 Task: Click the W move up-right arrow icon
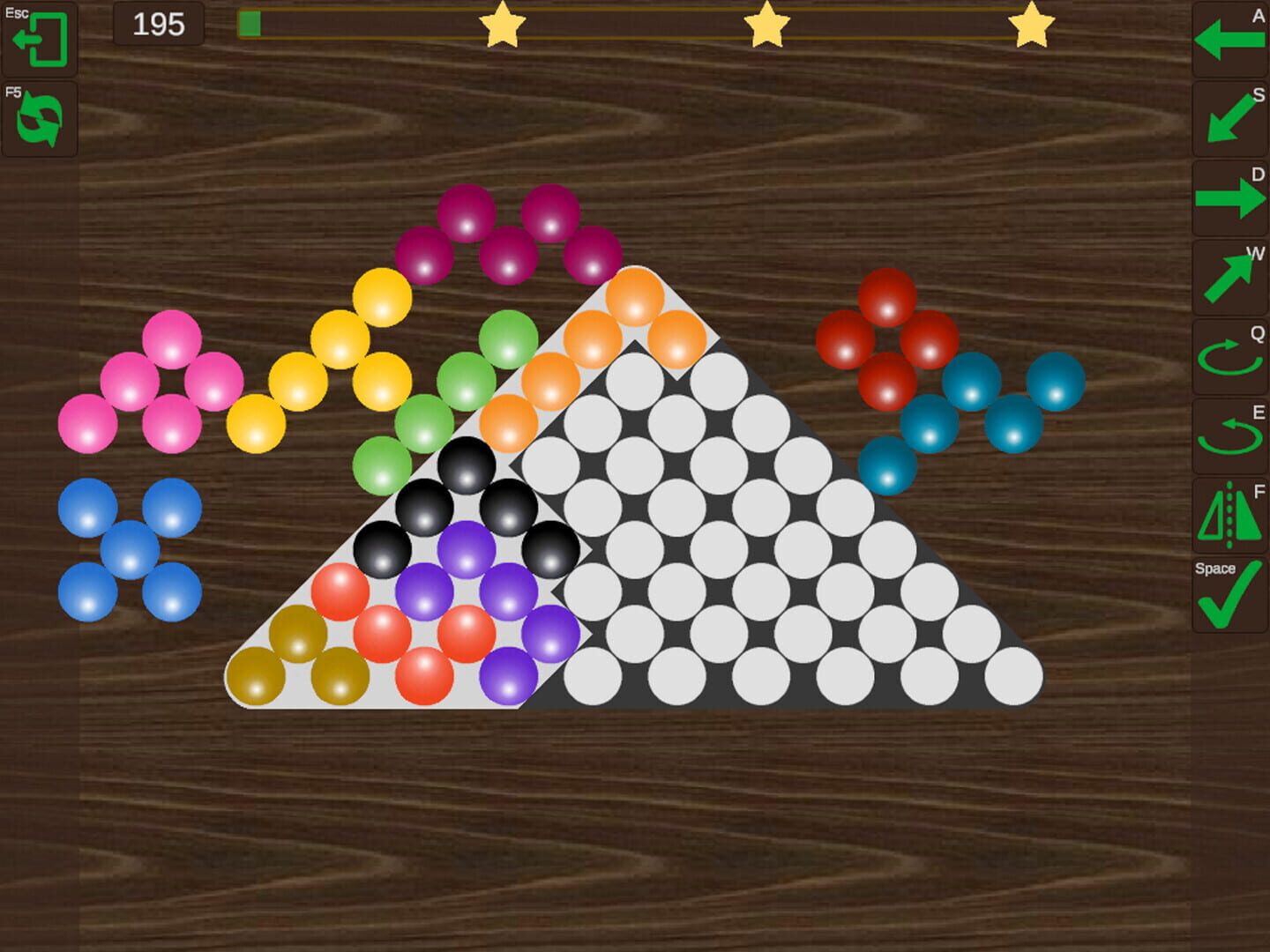tap(1229, 279)
